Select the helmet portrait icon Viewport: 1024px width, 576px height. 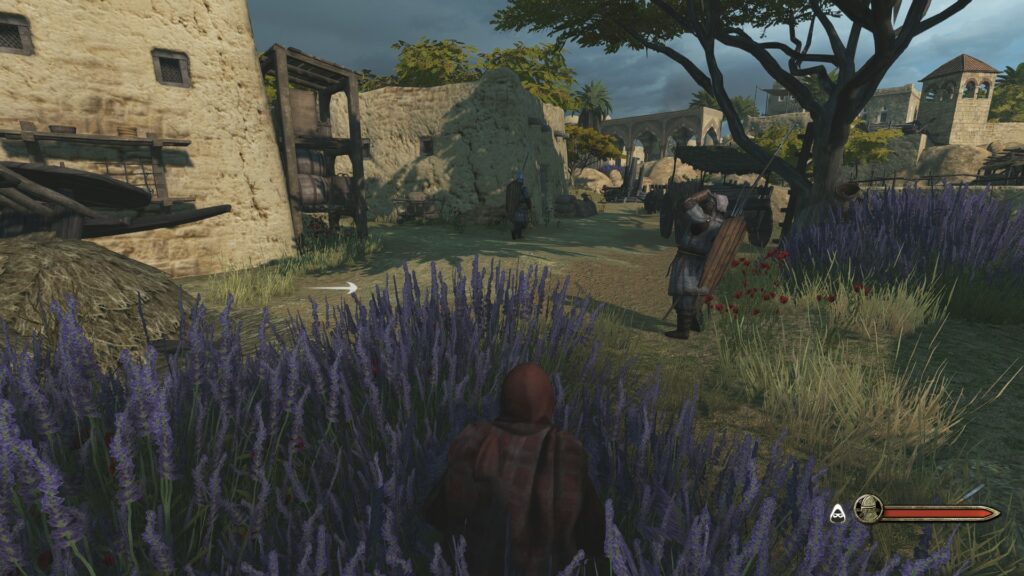tap(868, 510)
